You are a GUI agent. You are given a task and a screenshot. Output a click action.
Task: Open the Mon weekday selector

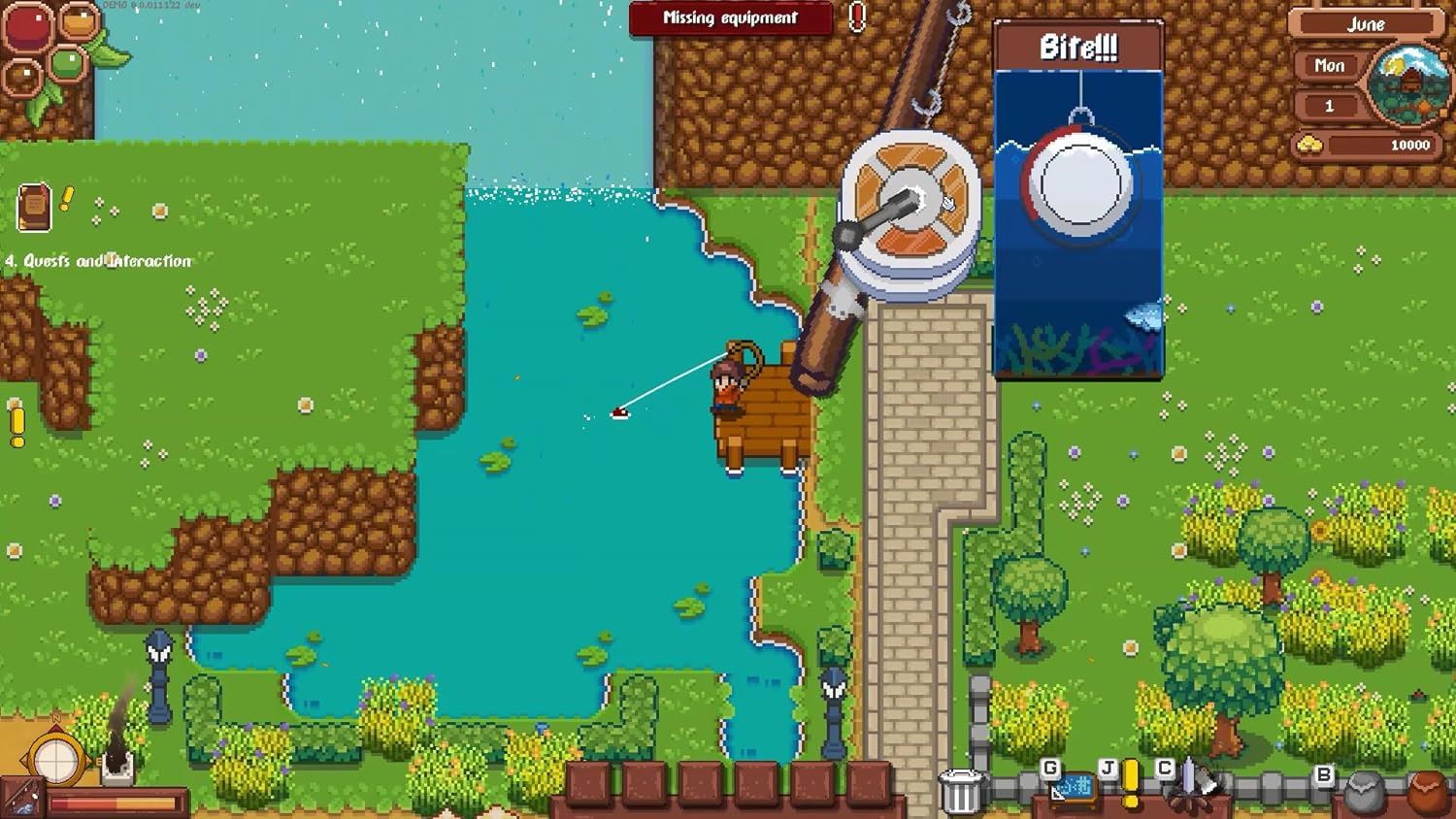coord(1329,66)
